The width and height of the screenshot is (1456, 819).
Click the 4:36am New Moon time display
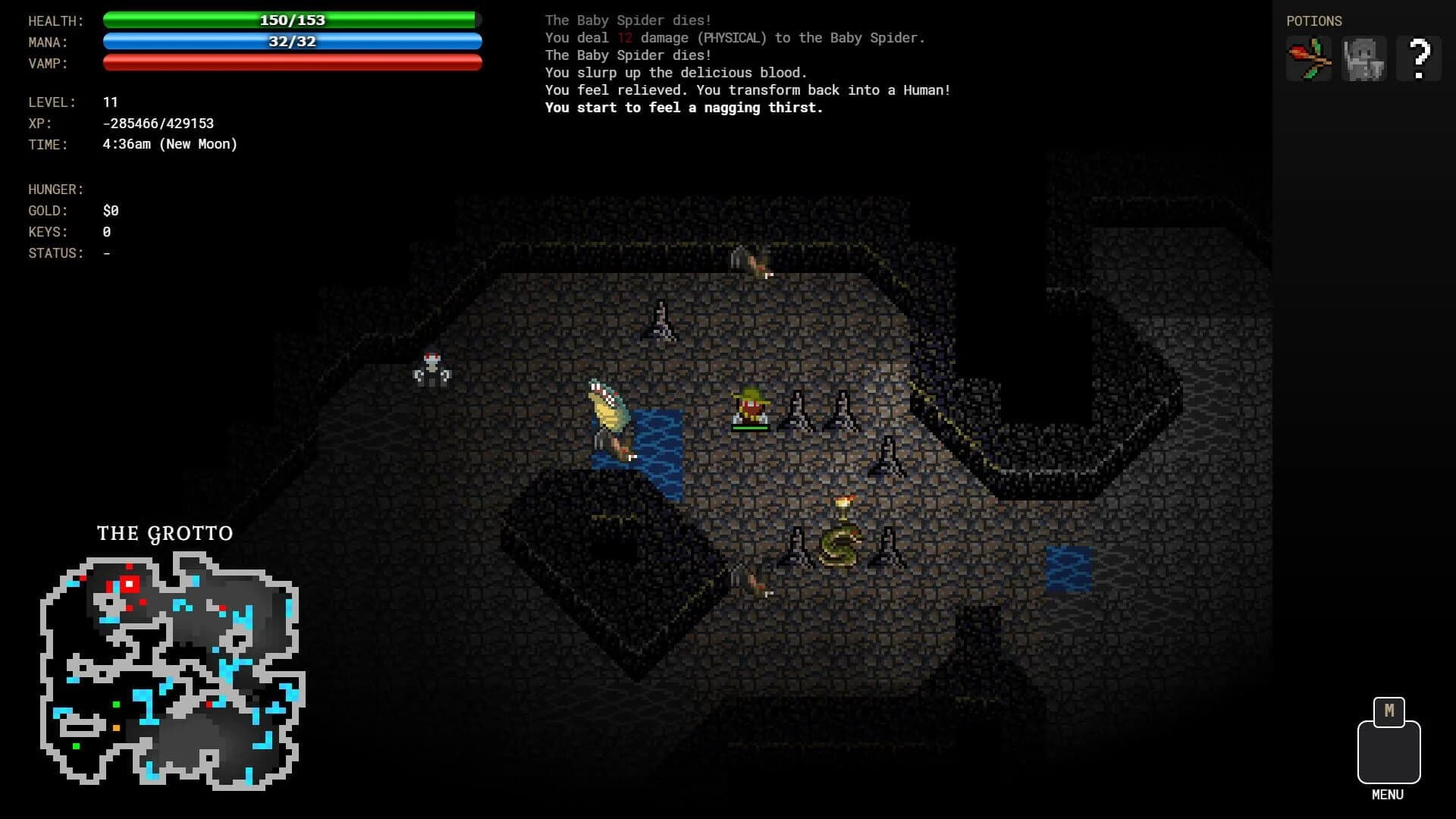click(170, 144)
